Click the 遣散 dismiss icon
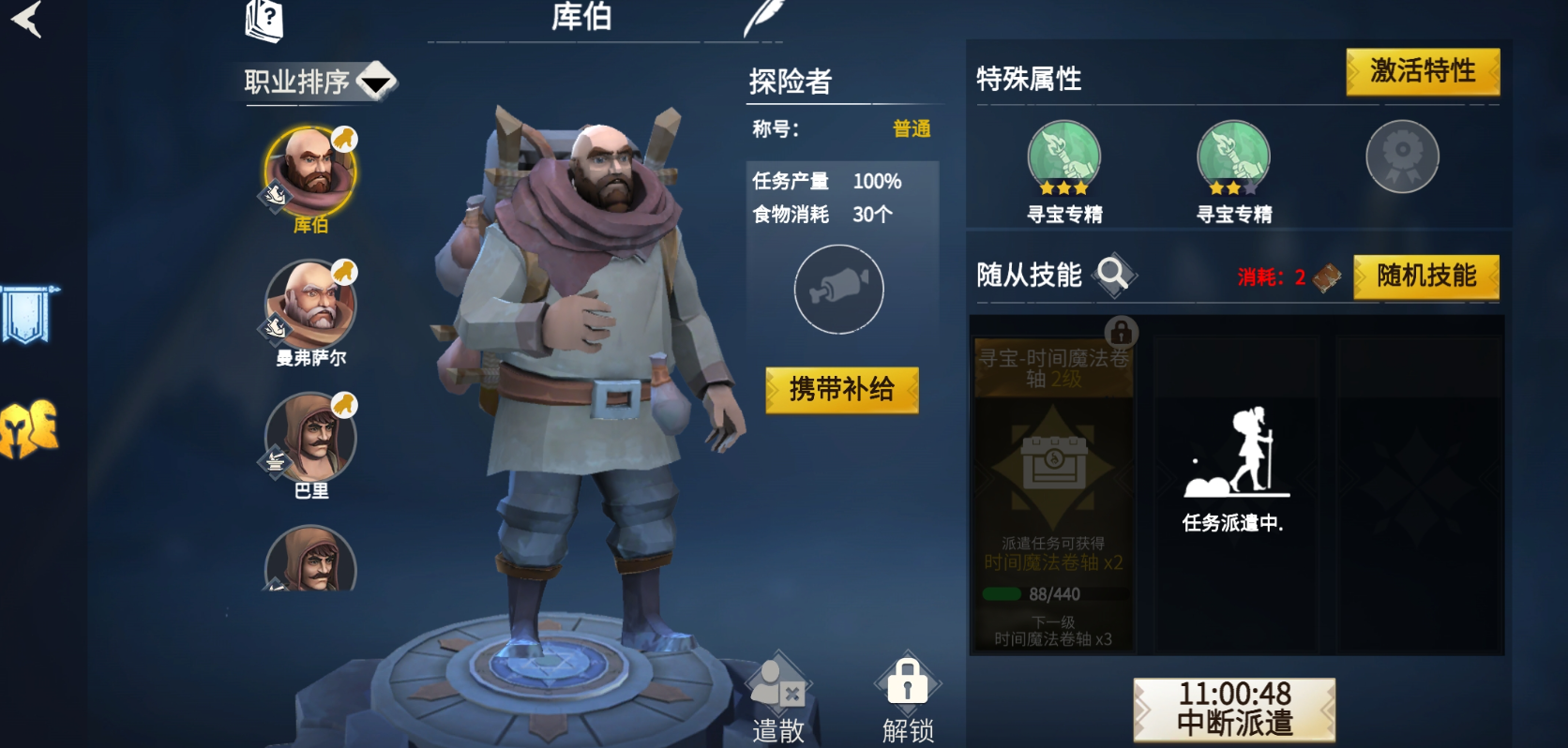This screenshot has width=1568, height=748. pyautogui.click(x=777, y=685)
